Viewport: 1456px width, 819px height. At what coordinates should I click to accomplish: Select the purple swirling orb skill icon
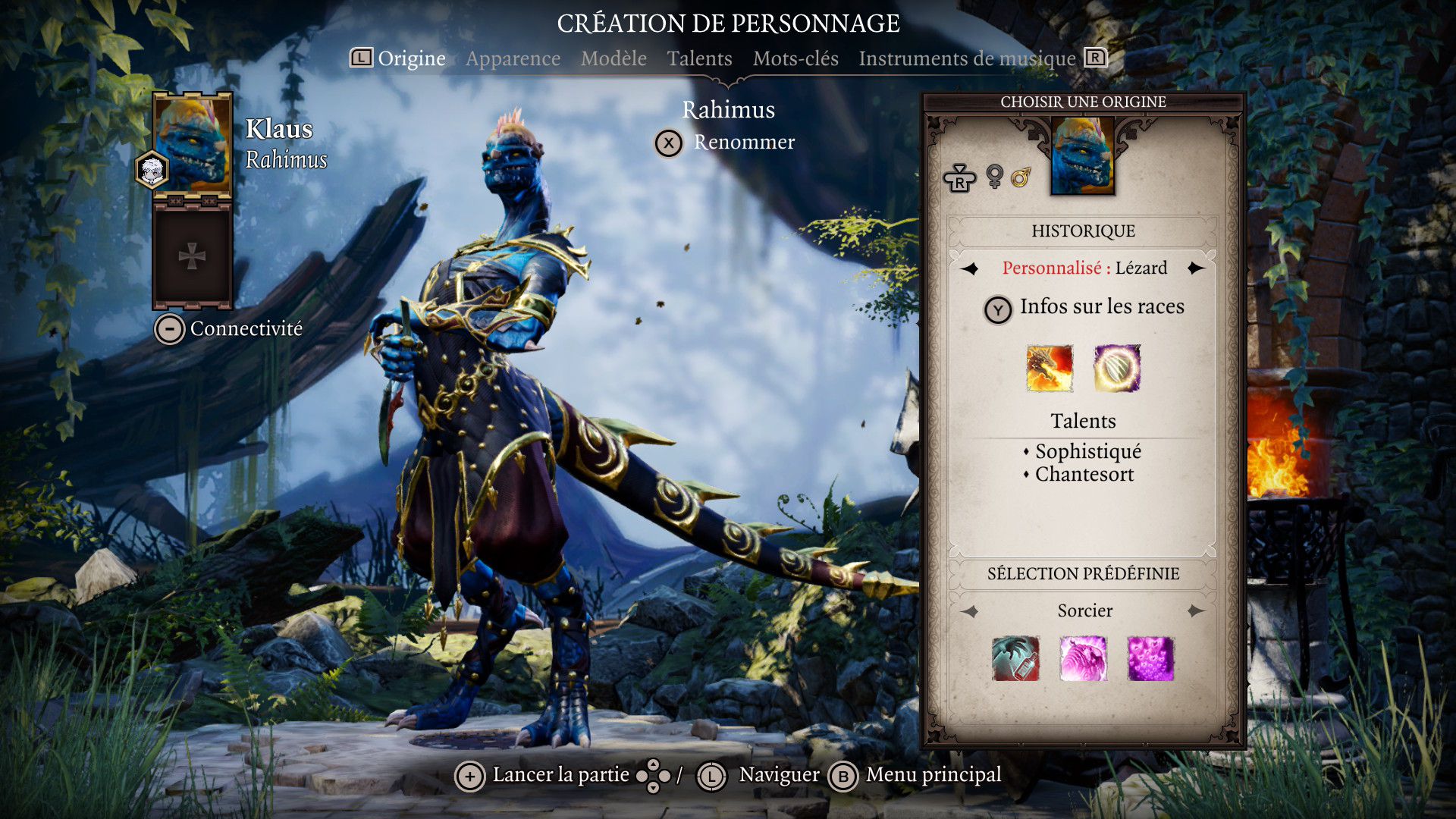pos(1117,369)
